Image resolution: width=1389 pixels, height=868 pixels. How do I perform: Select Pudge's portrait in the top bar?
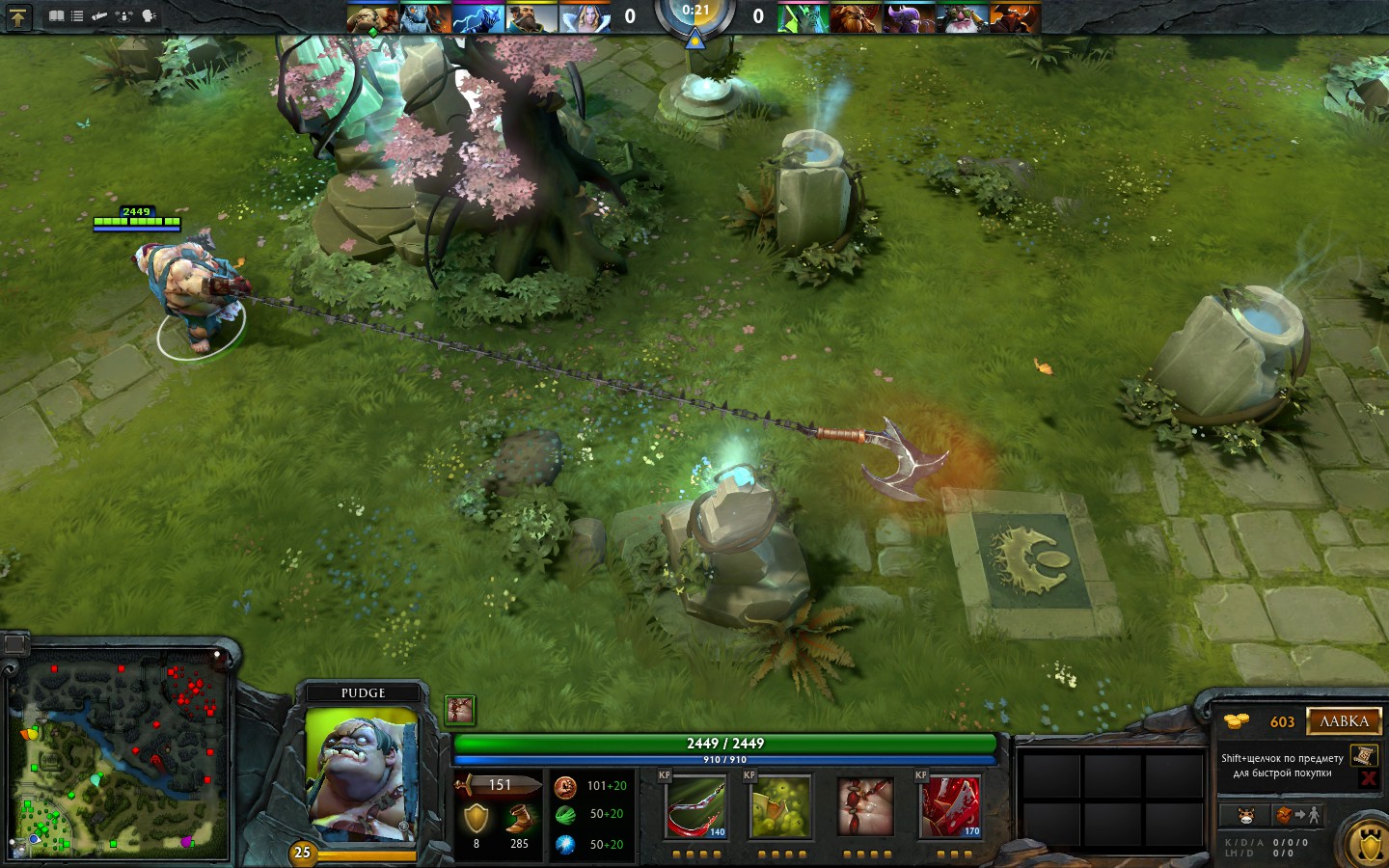(371, 18)
